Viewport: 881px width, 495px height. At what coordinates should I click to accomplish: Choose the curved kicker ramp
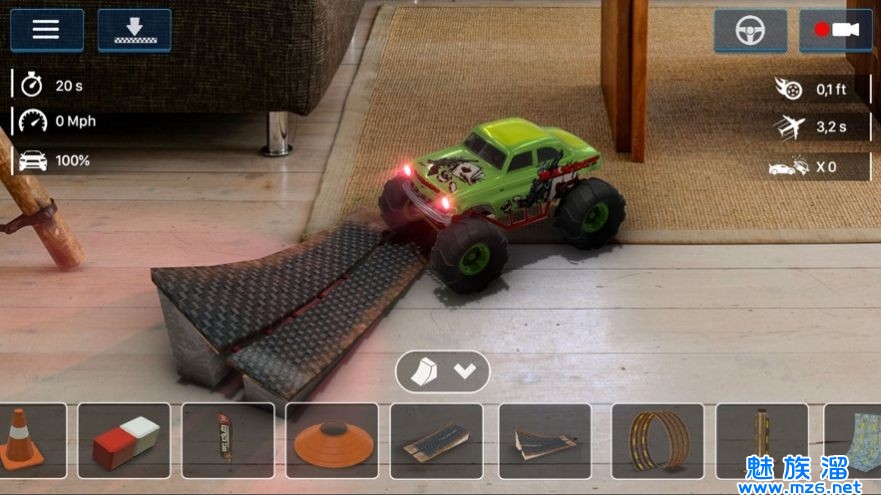(x=545, y=440)
